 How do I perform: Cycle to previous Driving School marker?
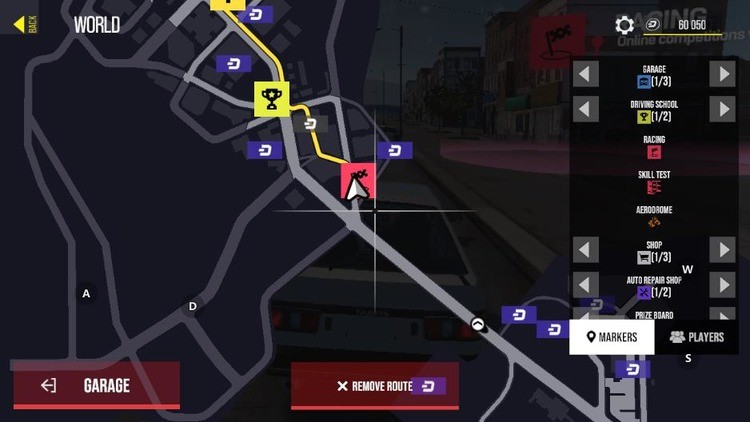click(x=586, y=109)
